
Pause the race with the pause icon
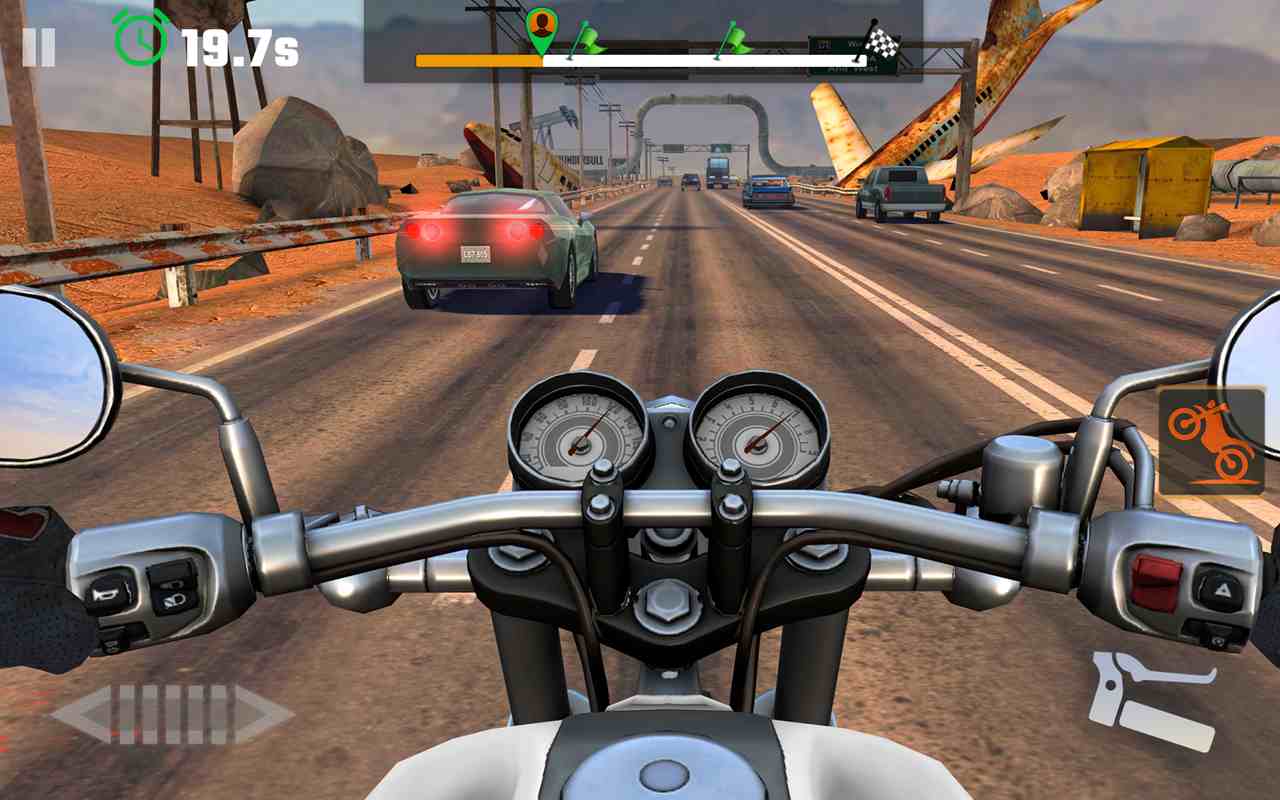pos(40,44)
